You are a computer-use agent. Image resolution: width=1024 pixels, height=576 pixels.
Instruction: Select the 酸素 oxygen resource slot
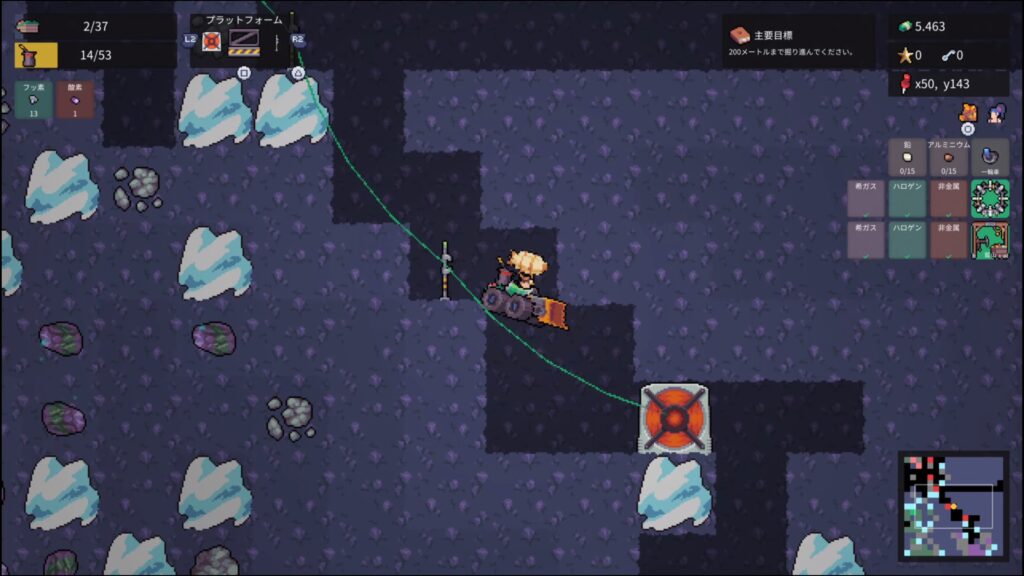click(75, 100)
